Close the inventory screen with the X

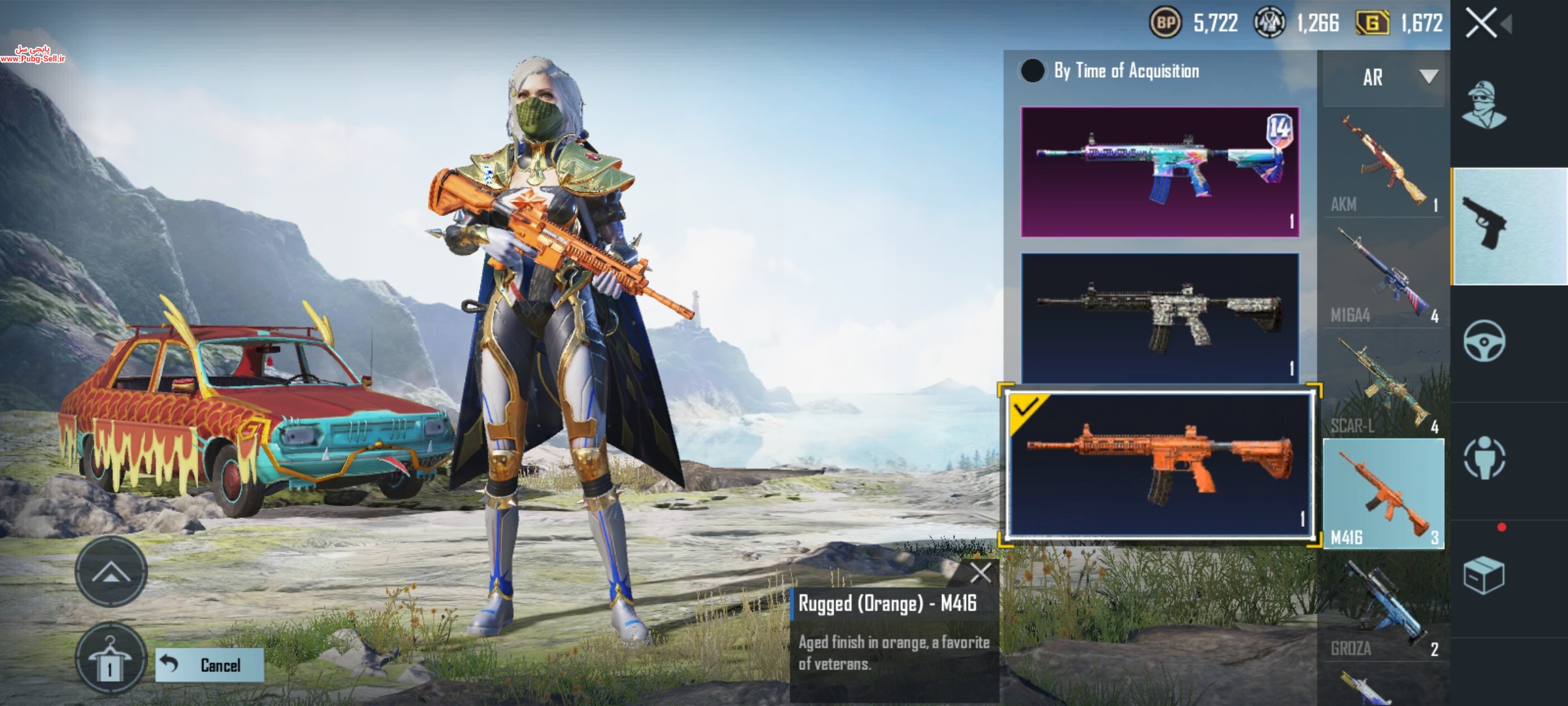[1482, 25]
